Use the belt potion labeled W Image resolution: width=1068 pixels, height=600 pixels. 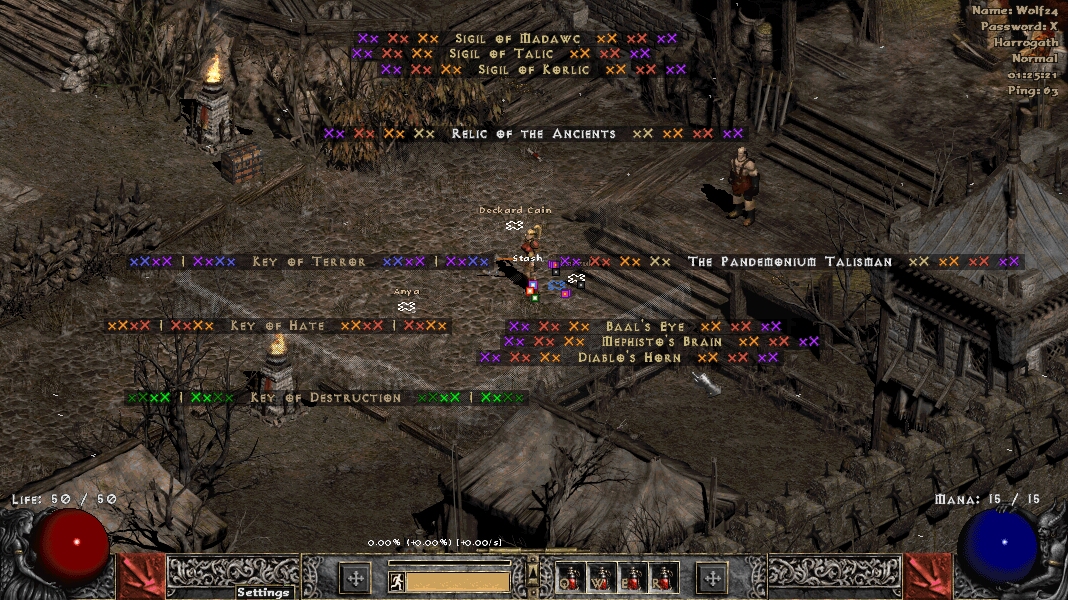click(603, 577)
